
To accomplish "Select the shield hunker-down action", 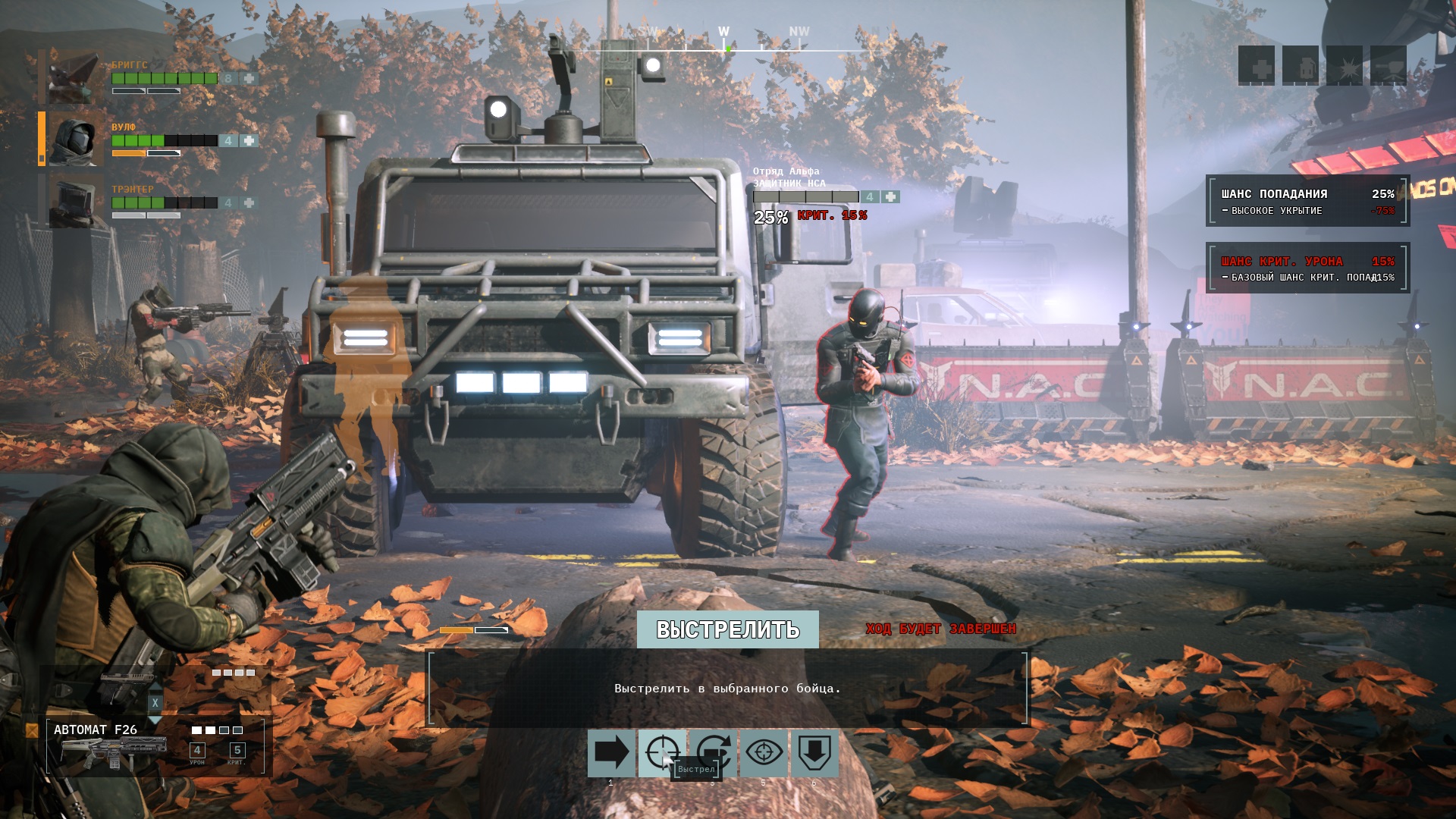I will [814, 753].
